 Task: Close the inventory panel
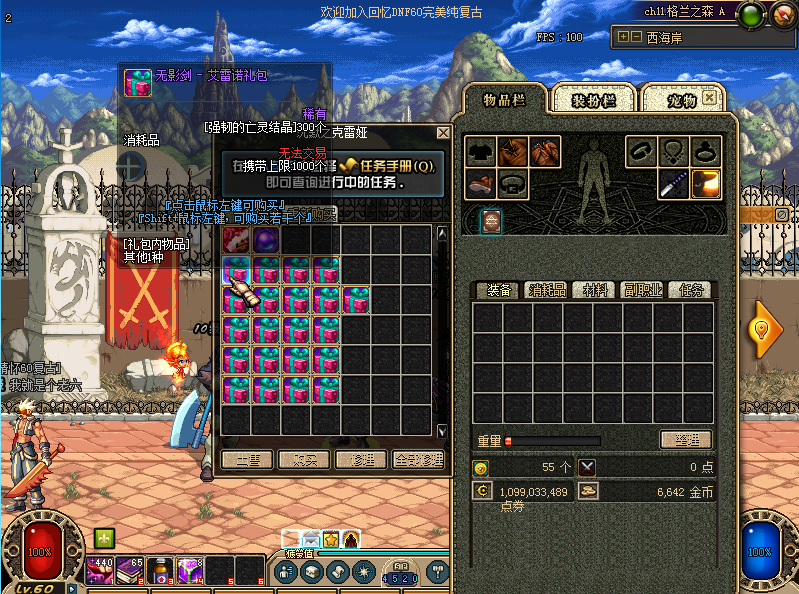(711, 98)
